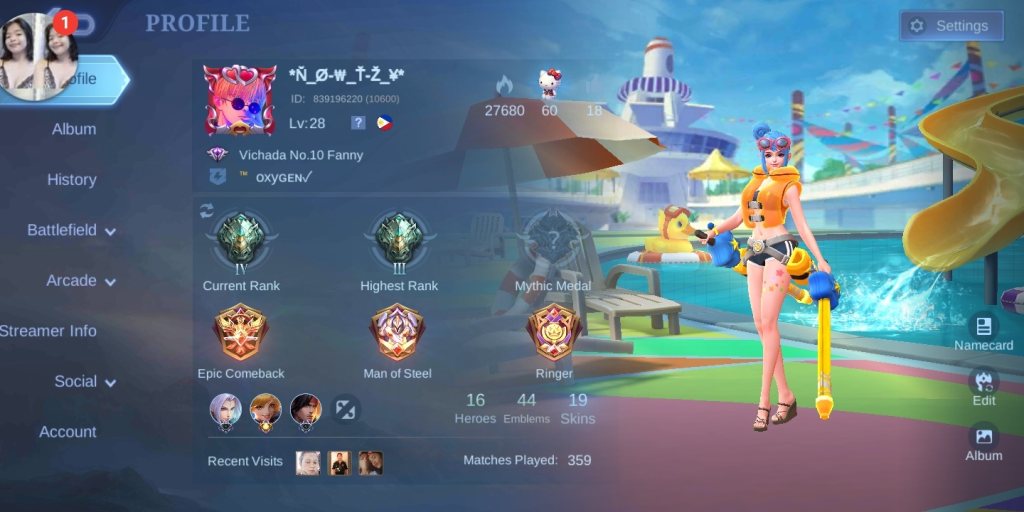
Task: Open the Album icon beside the hero
Action: coord(983,440)
